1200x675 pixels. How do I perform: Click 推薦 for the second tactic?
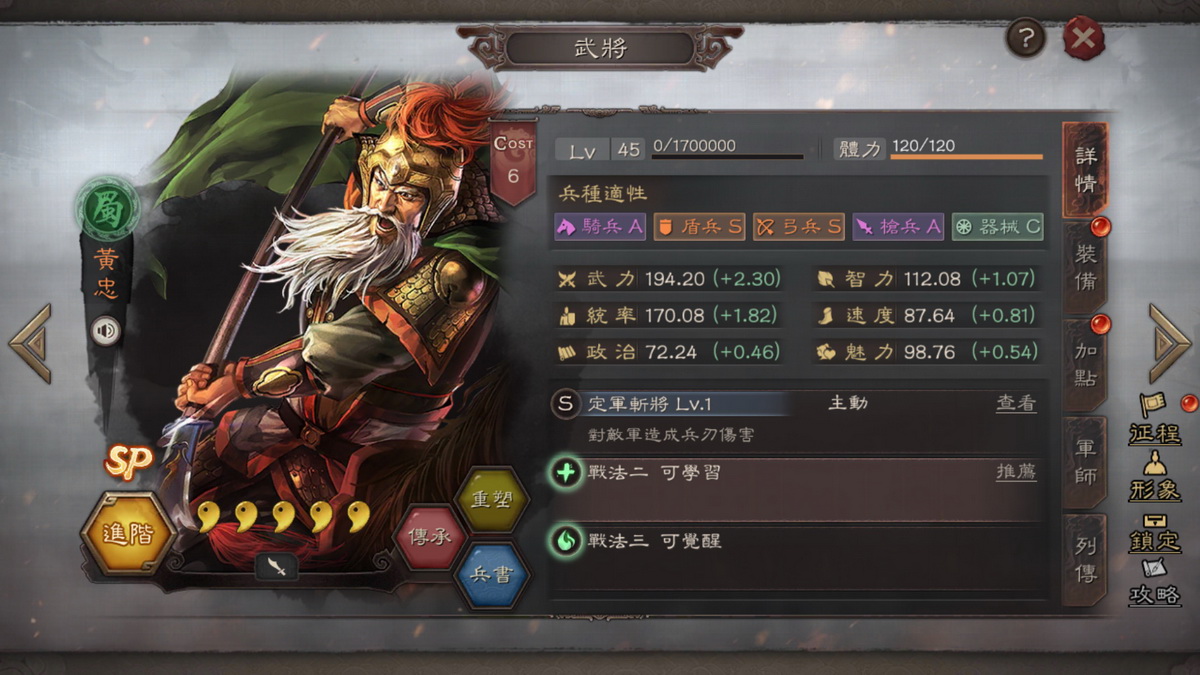(1016, 472)
